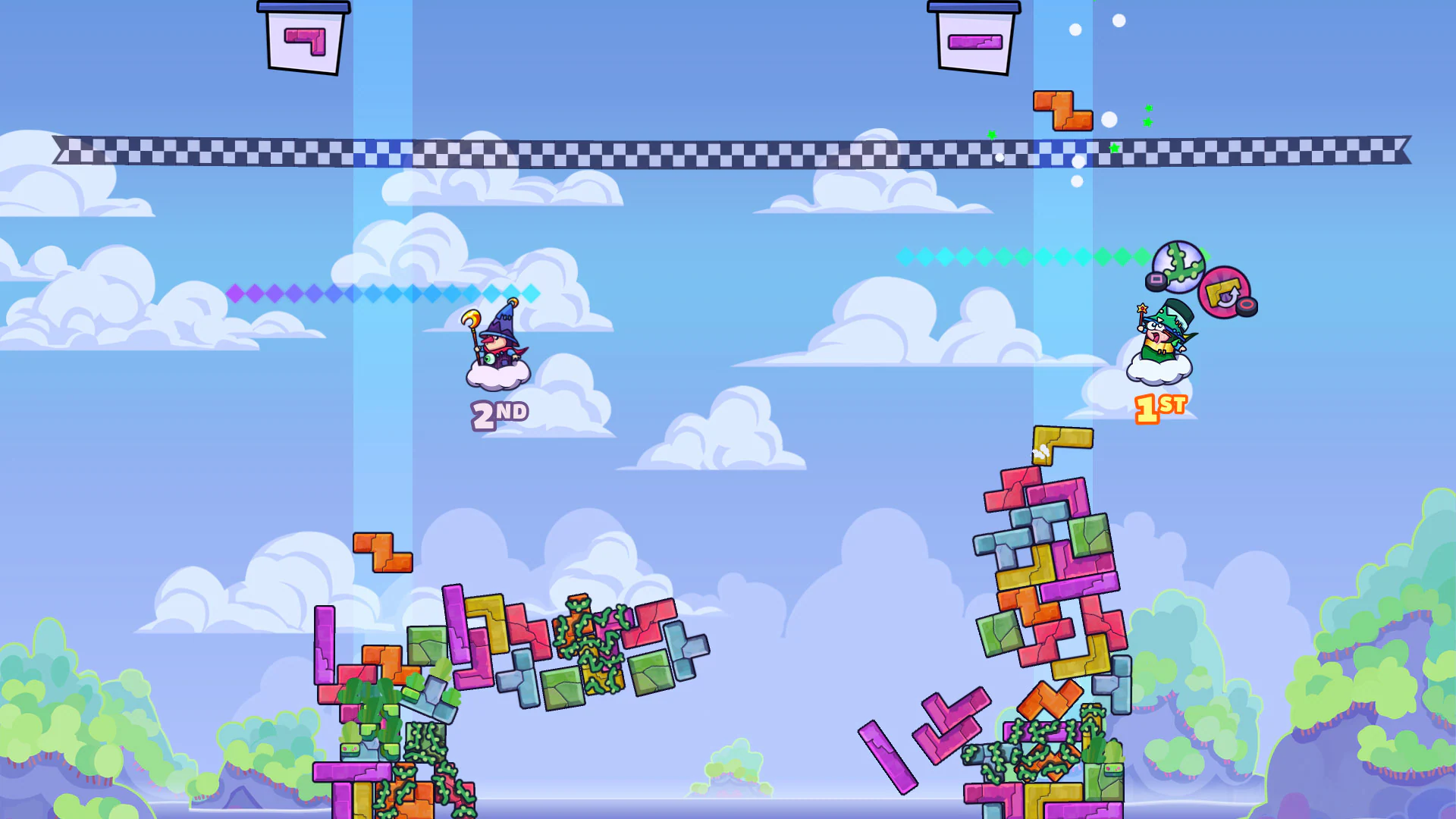The image size is (1456, 819).
Task: Click the Square button prompt icon
Action: click(1156, 279)
